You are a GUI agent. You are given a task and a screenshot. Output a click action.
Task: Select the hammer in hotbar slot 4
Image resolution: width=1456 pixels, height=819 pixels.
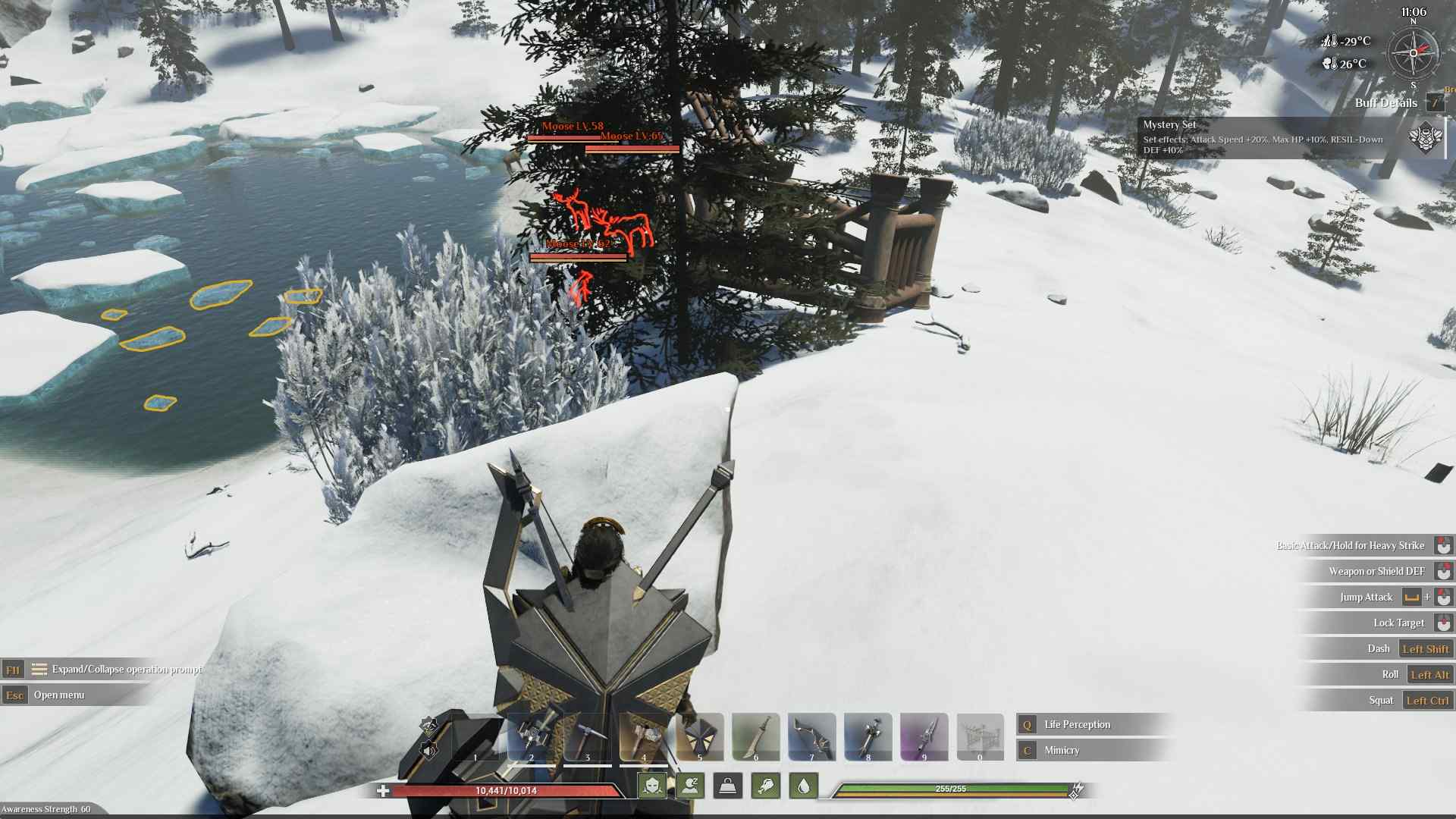pos(644,736)
